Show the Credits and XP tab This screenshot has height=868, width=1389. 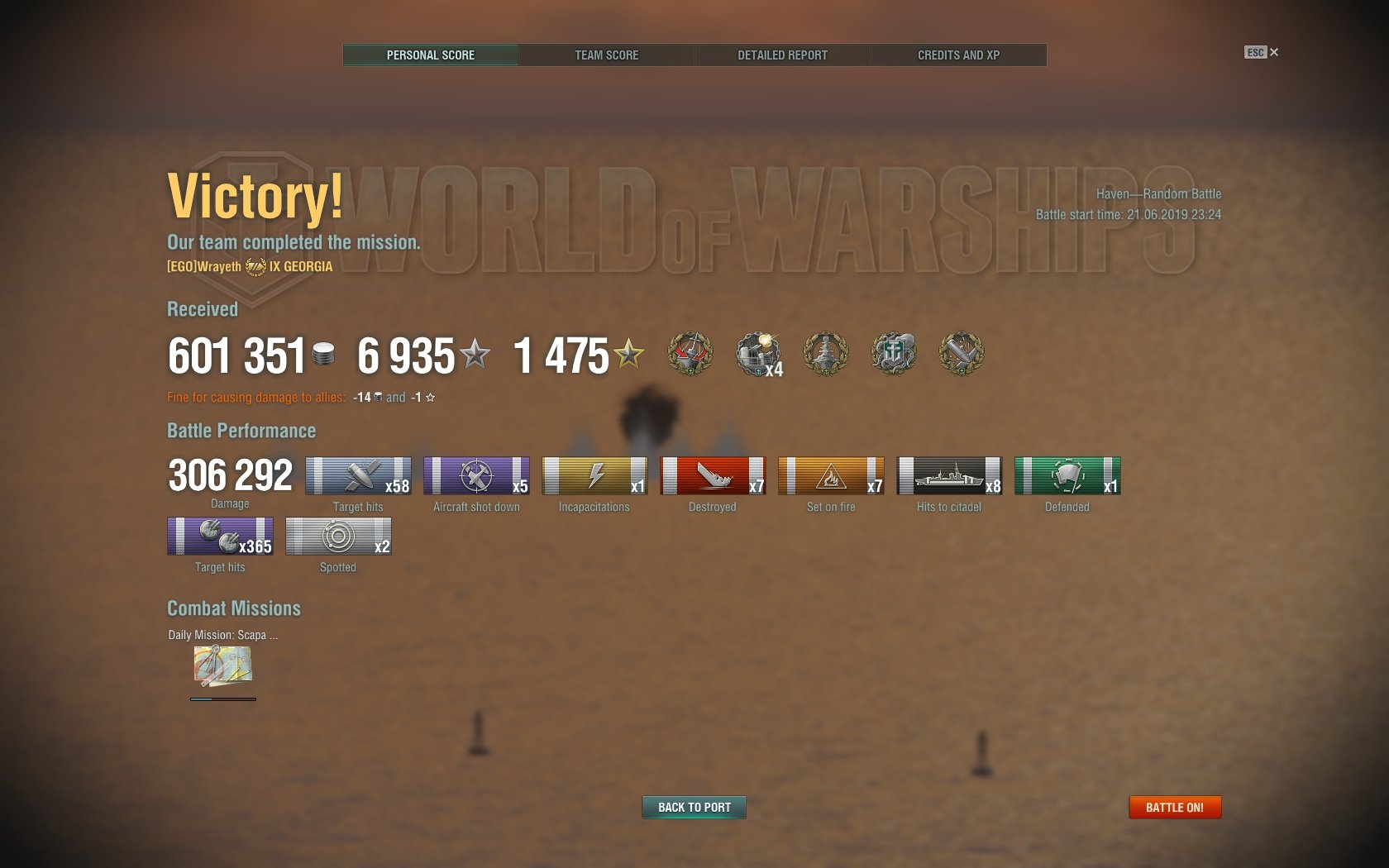pos(958,55)
